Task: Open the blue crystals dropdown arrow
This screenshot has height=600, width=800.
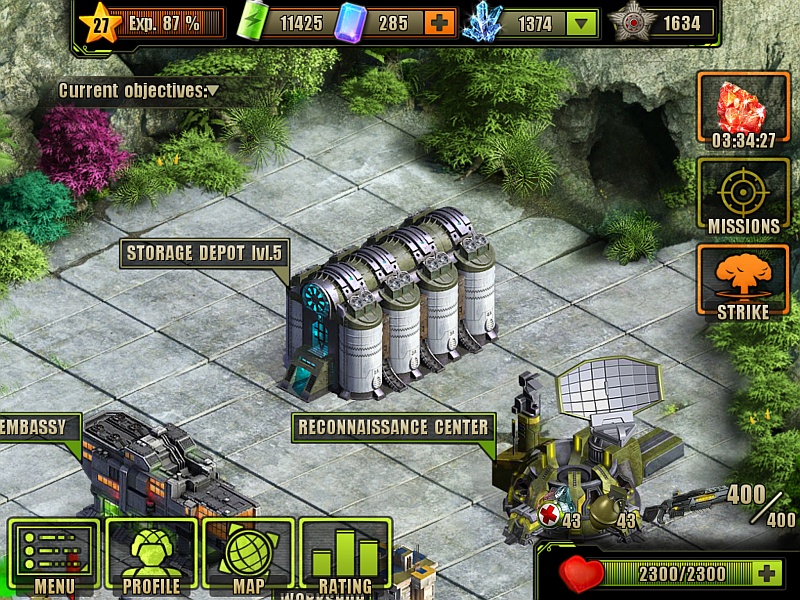Action: pos(581,23)
